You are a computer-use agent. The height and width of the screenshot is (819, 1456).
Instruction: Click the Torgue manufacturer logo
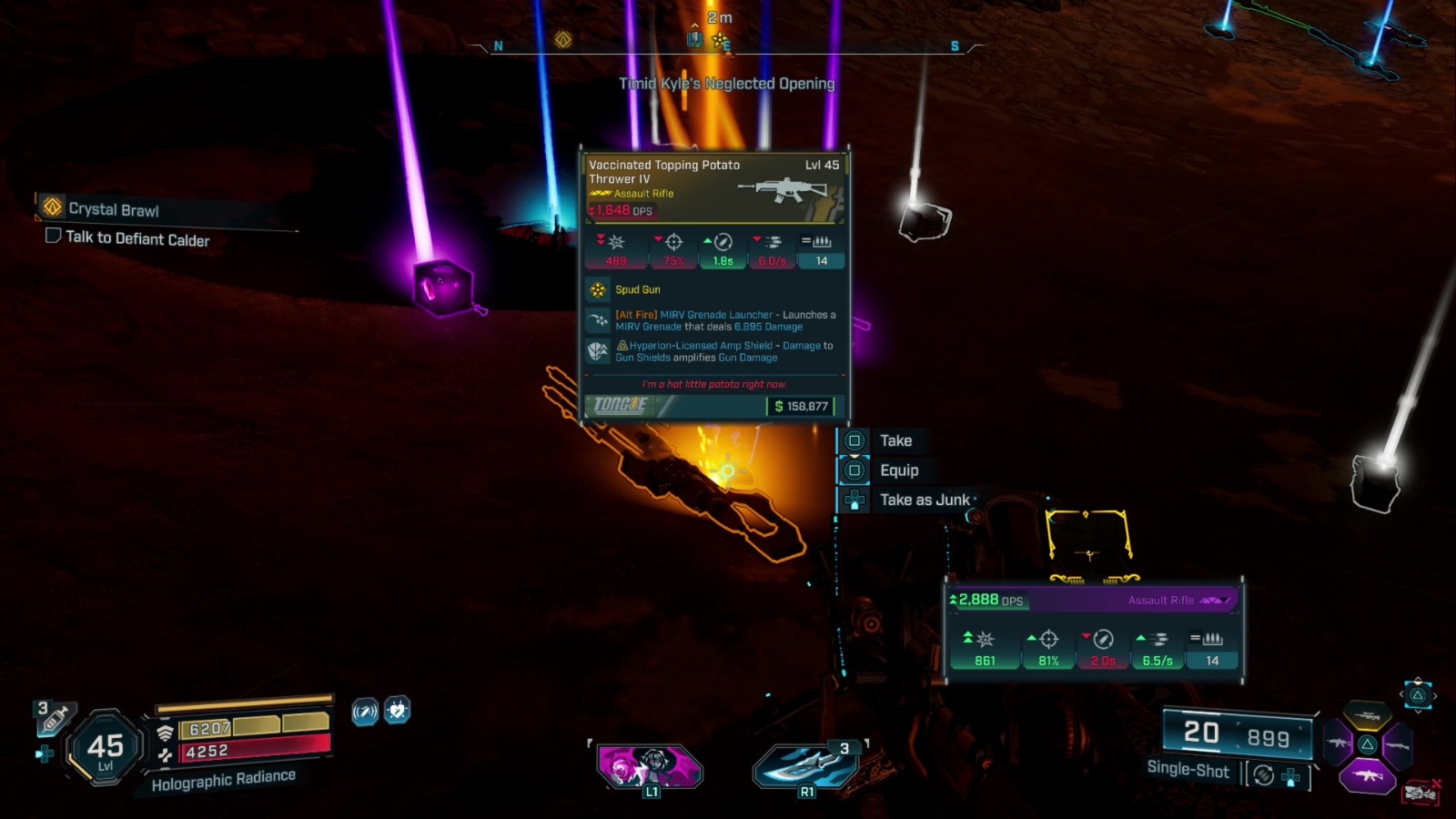(621, 406)
